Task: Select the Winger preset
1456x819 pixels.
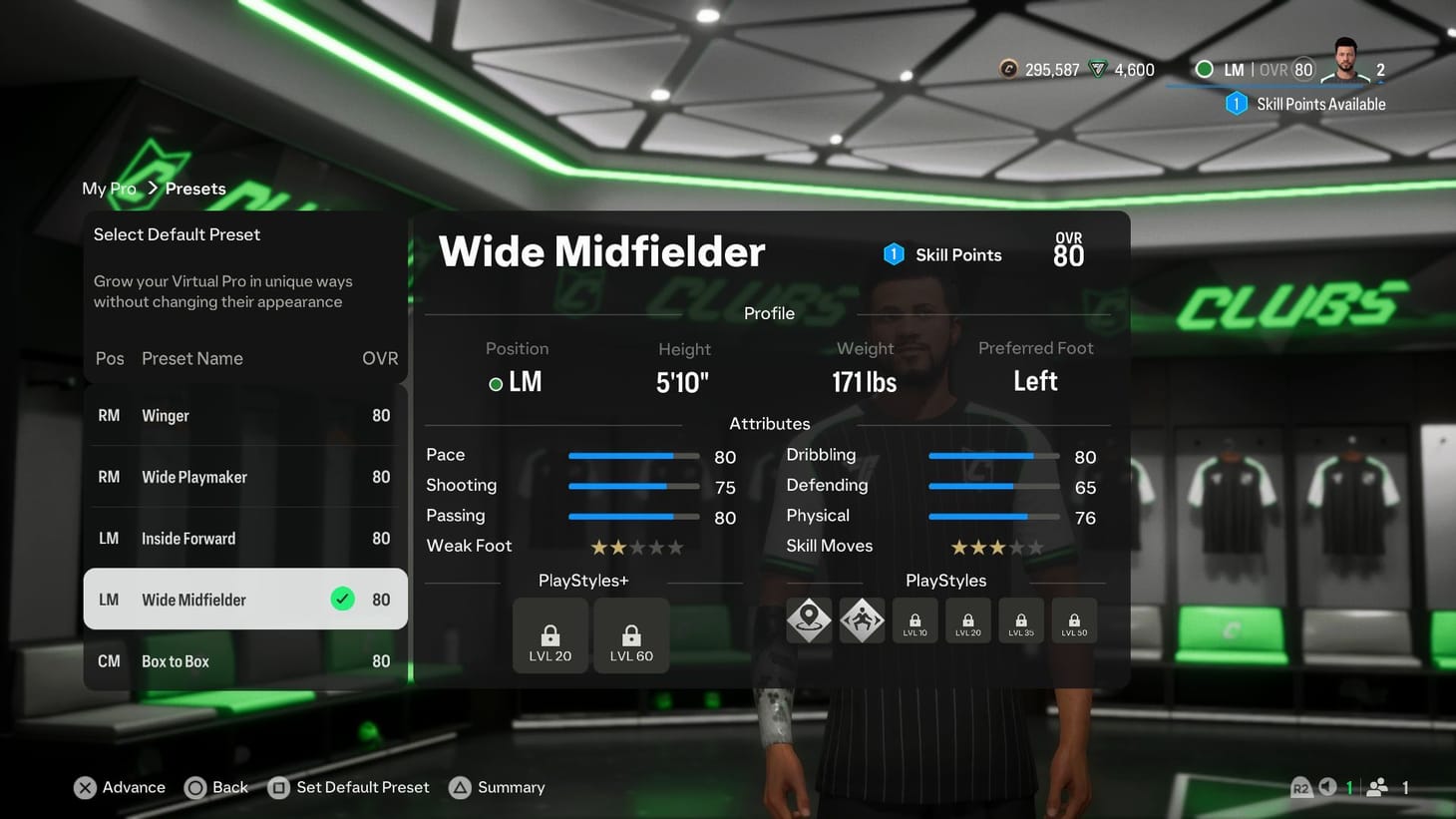Action: point(244,416)
